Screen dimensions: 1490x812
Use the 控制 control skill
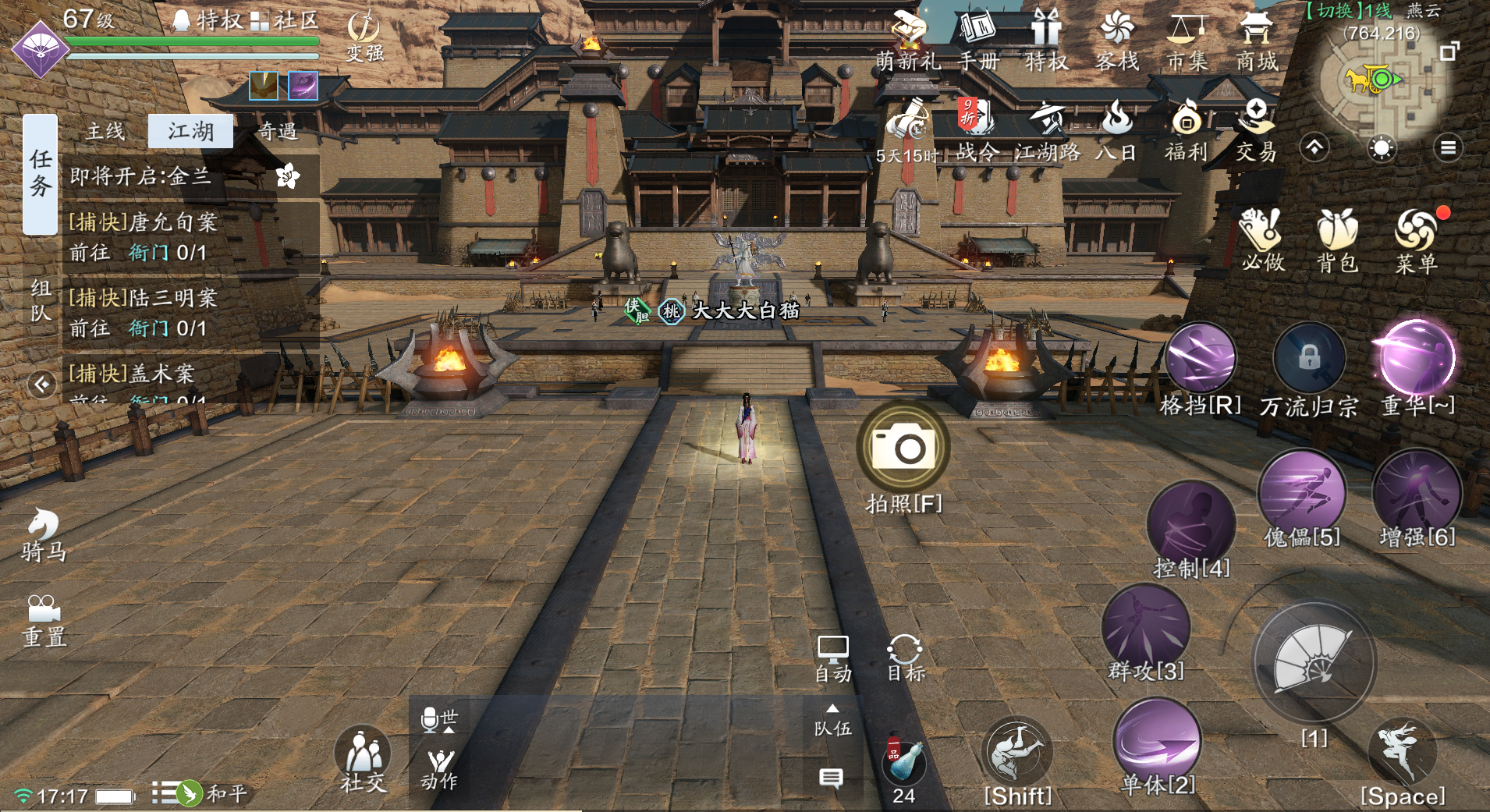pyautogui.click(x=1191, y=527)
